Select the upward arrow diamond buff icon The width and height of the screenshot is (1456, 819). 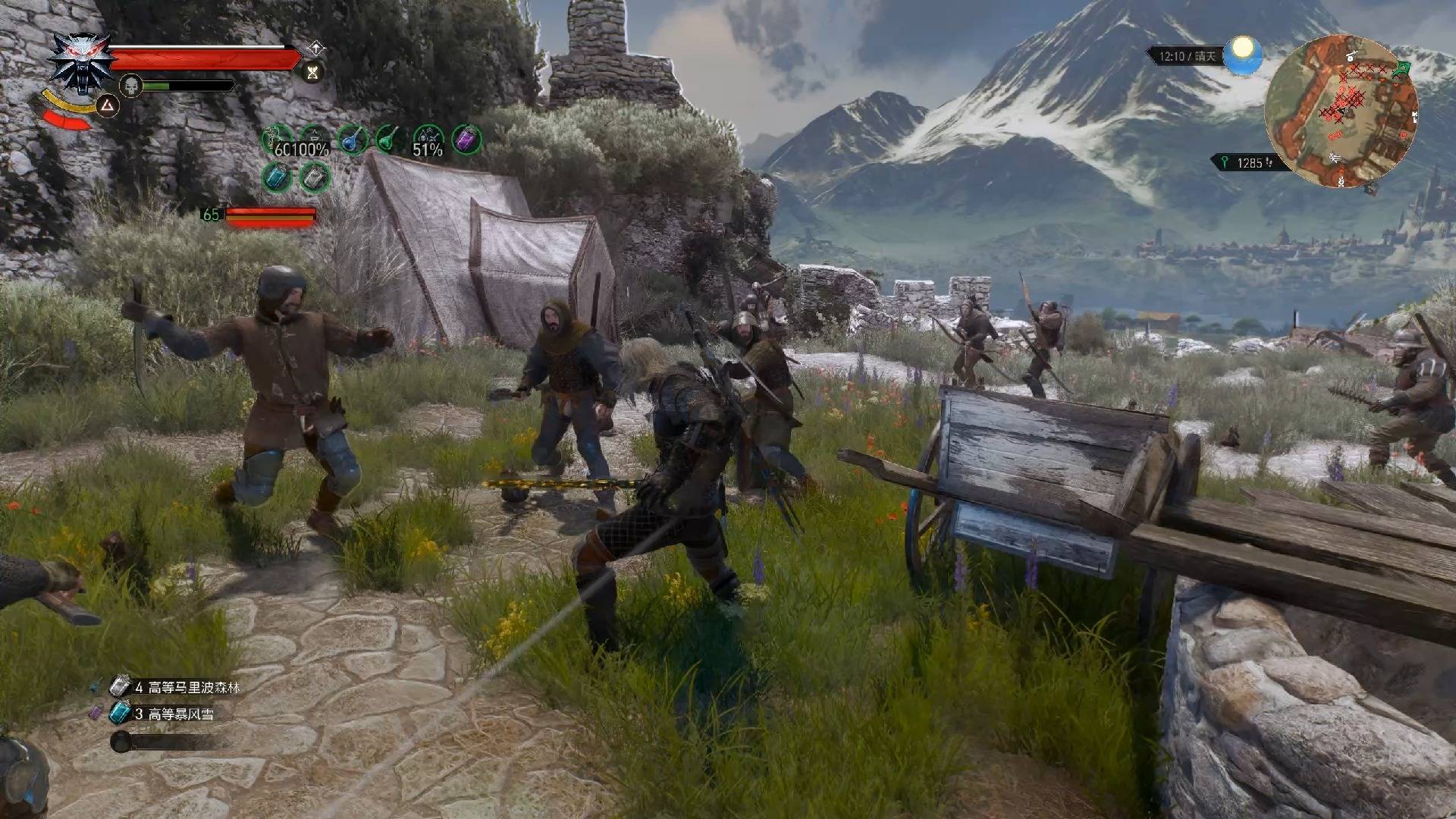(315, 49)
